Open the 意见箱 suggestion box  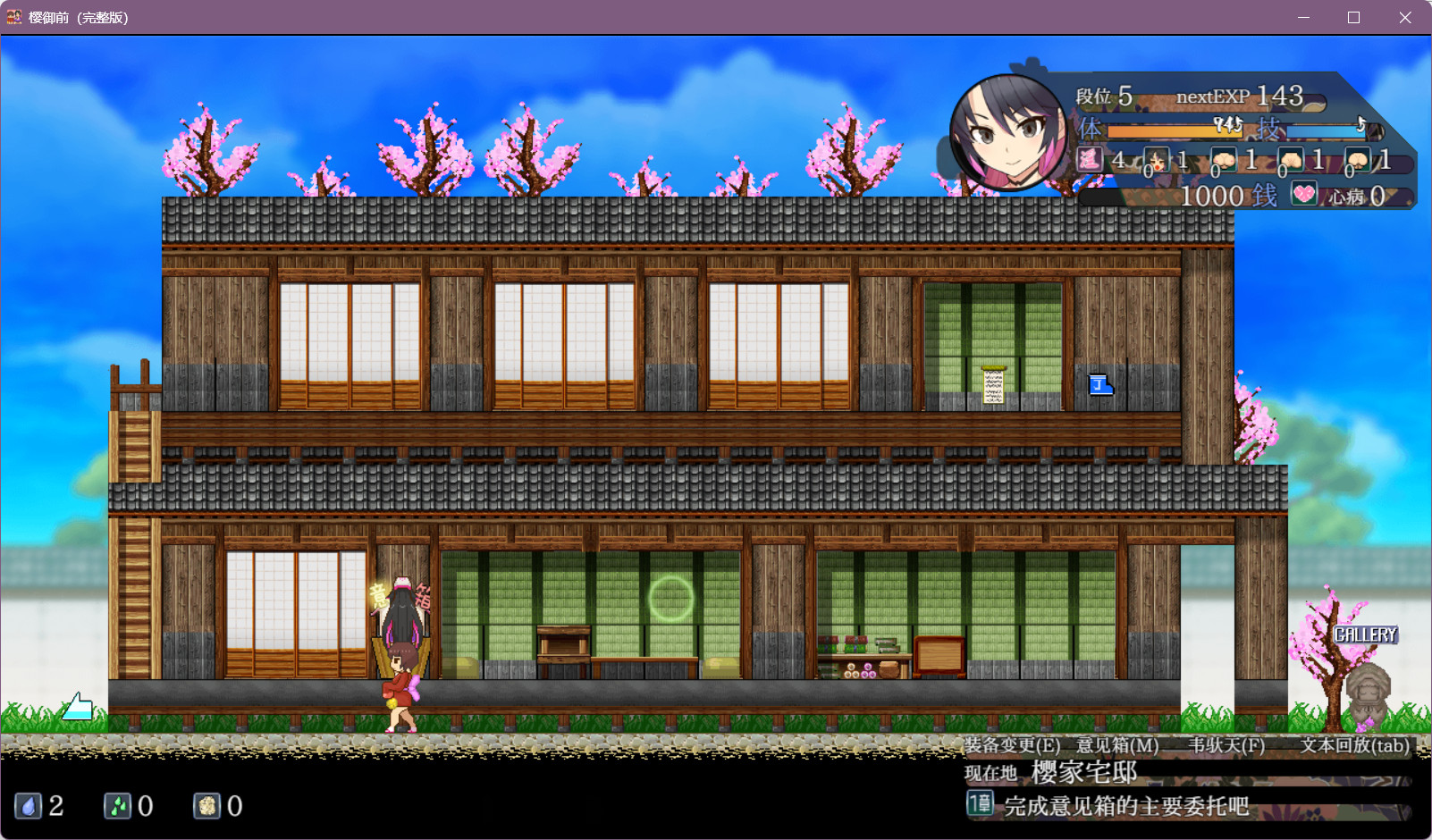tap(1117, 745)
